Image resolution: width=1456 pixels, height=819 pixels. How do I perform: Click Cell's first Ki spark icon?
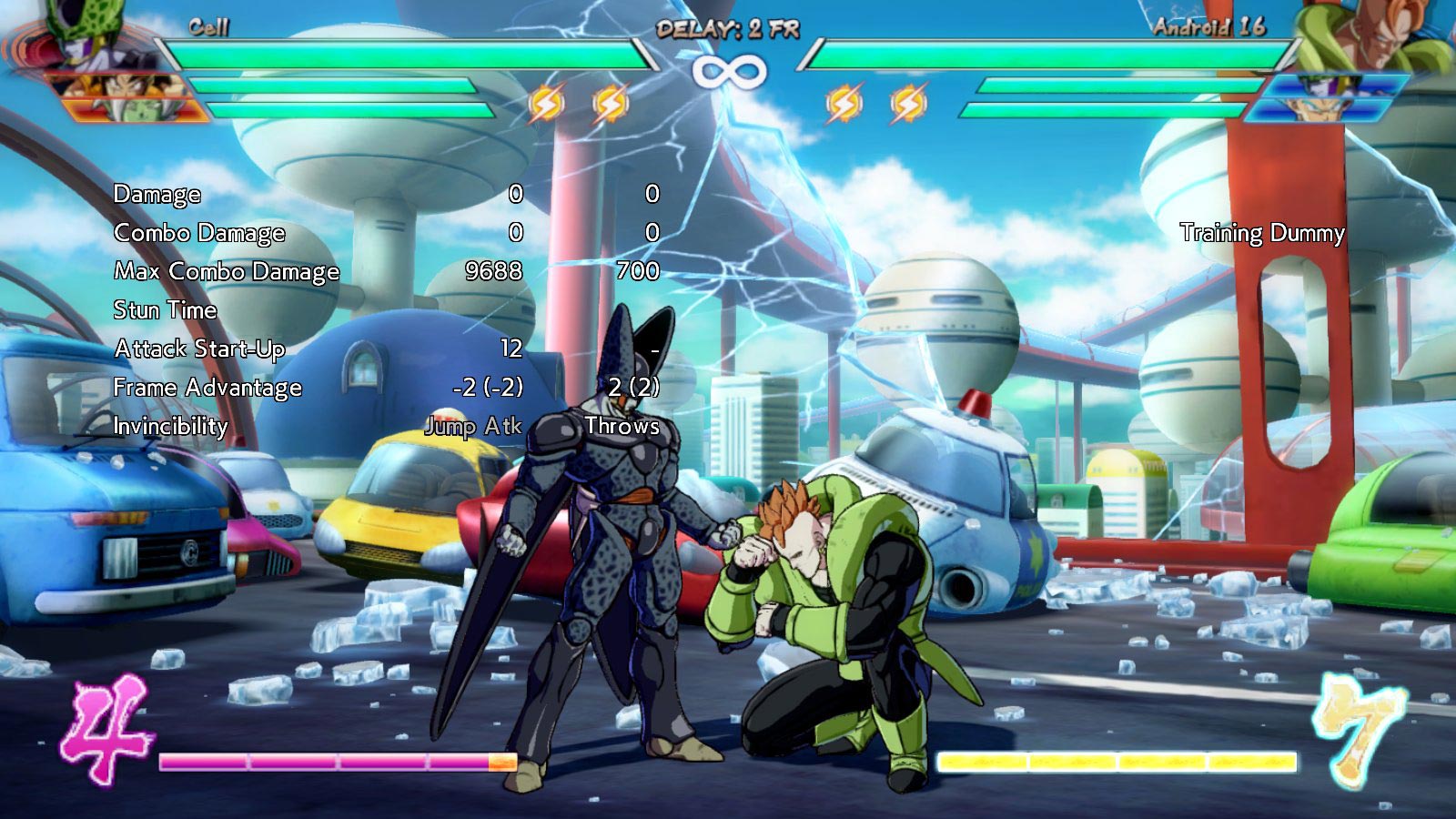click(x=545, y=105)
